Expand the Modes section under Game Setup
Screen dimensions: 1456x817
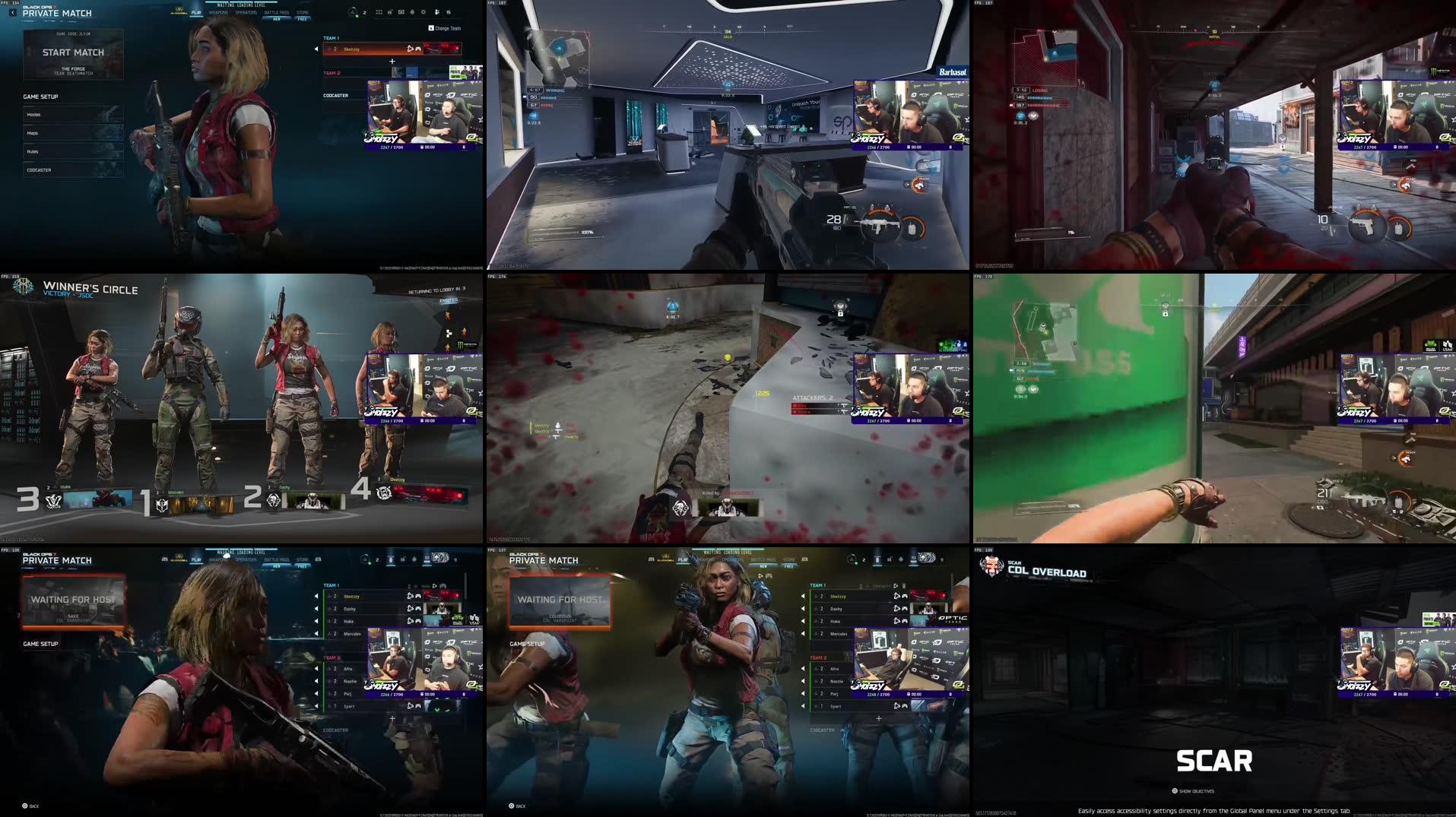pyautogui.click(x=72, y=115)
